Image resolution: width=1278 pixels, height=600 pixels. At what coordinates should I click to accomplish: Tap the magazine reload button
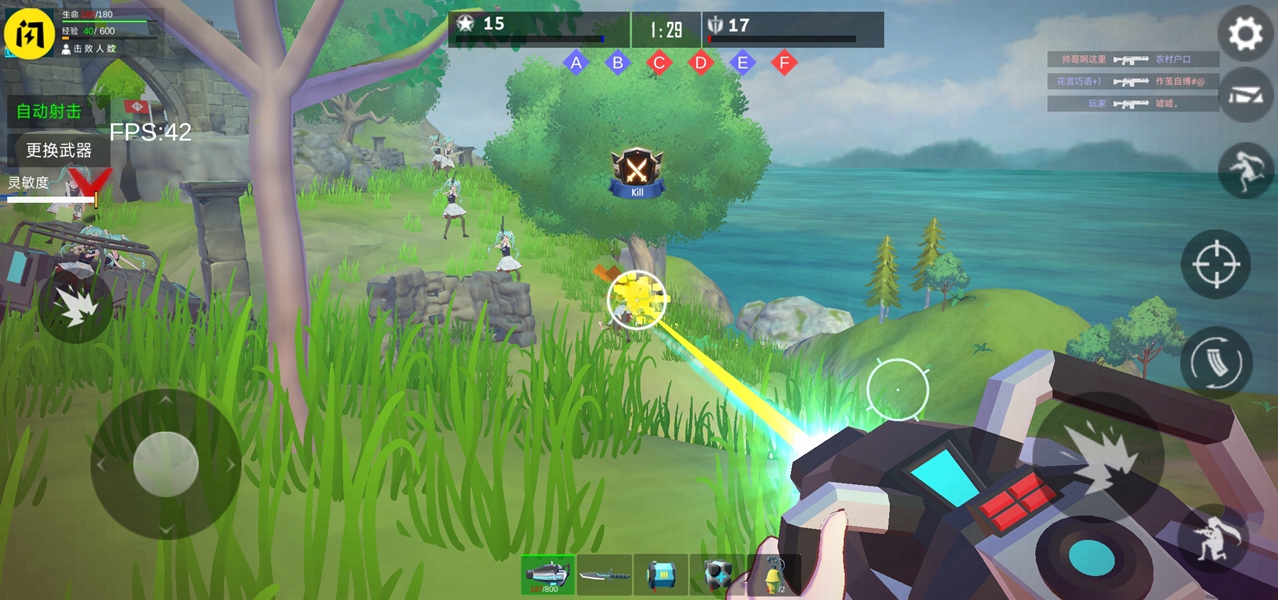coord(1215,362)
